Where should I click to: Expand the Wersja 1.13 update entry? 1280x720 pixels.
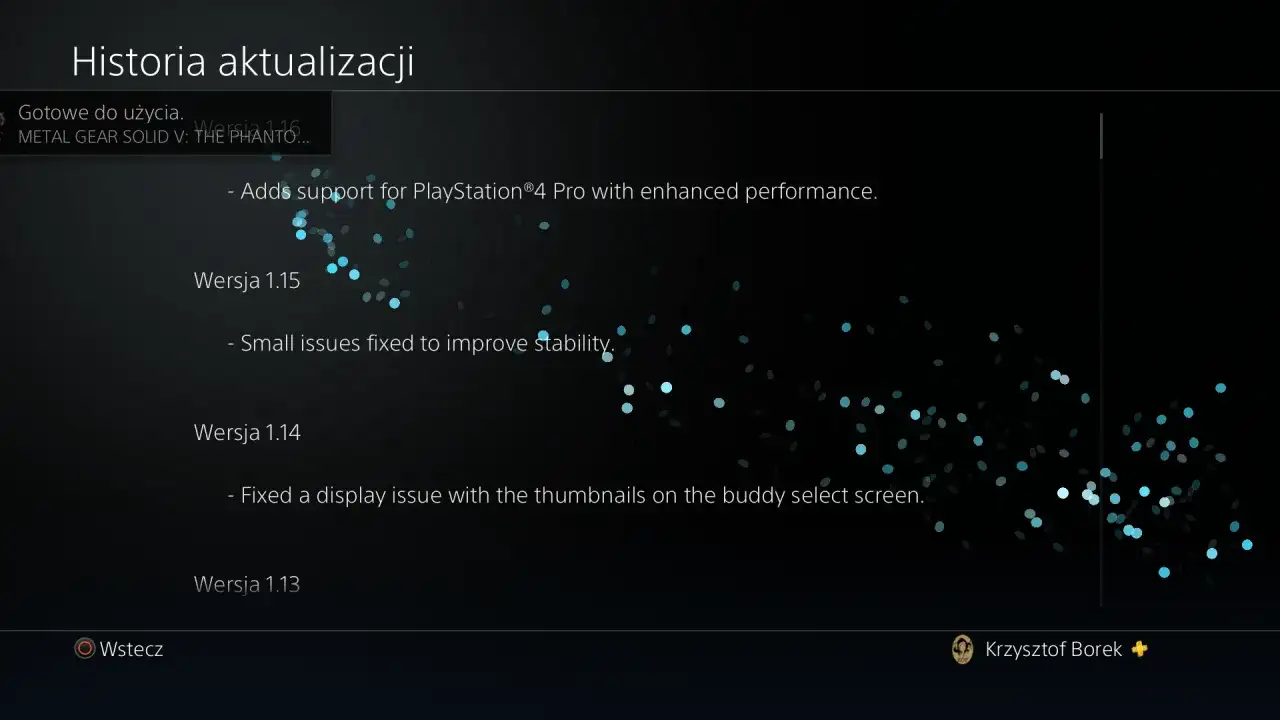pyautogui.click(x=247, y=584)
